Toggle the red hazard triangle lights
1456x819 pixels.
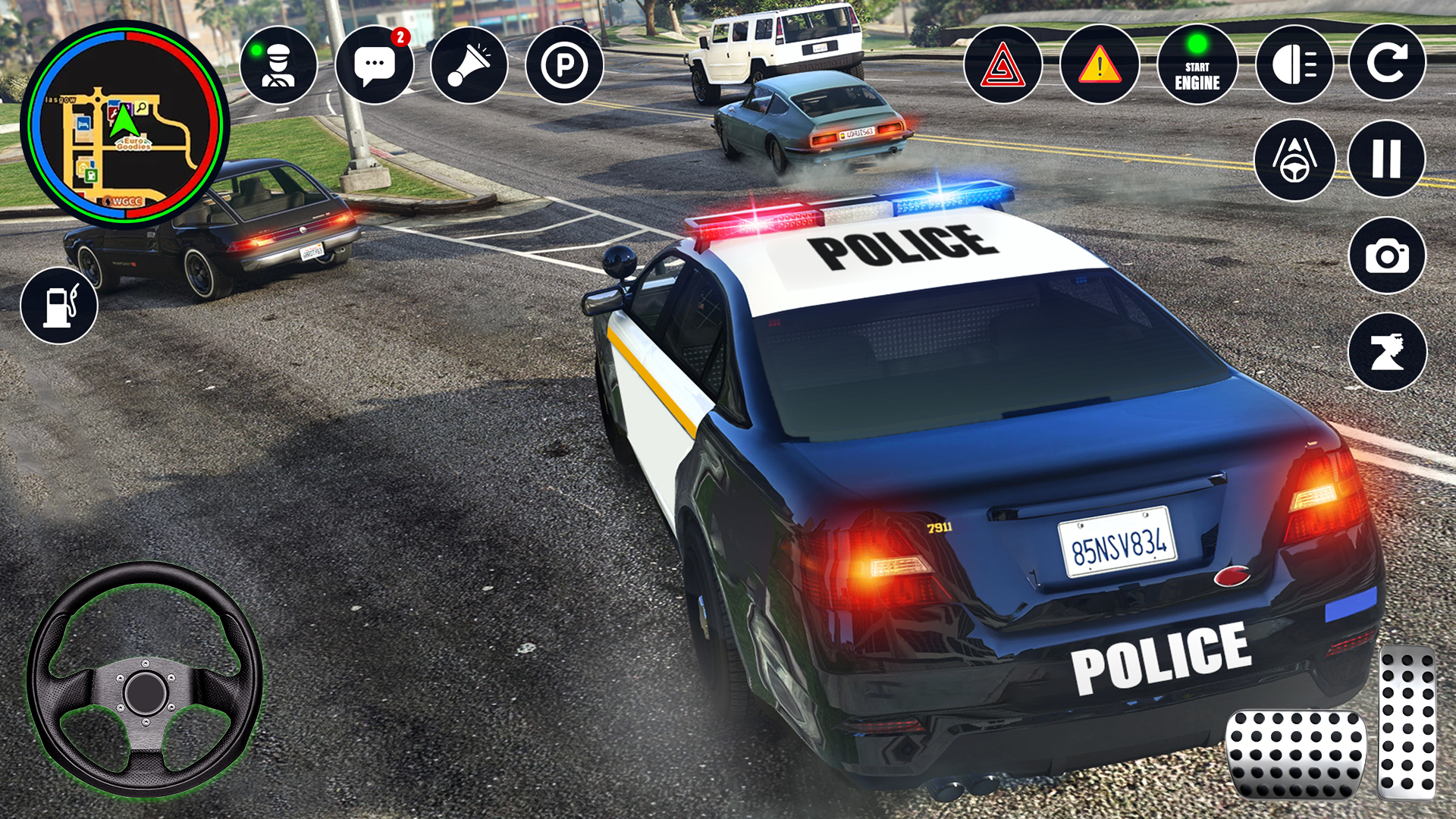click(x=1003, y=64)
